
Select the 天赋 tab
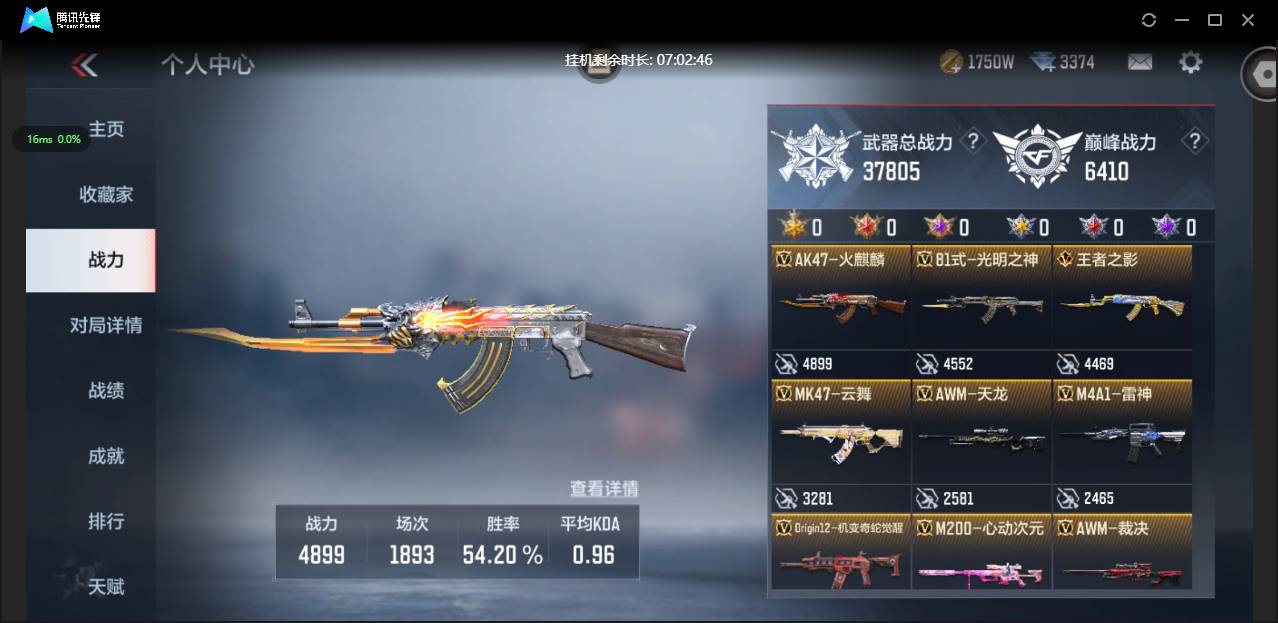click(105, 586)
